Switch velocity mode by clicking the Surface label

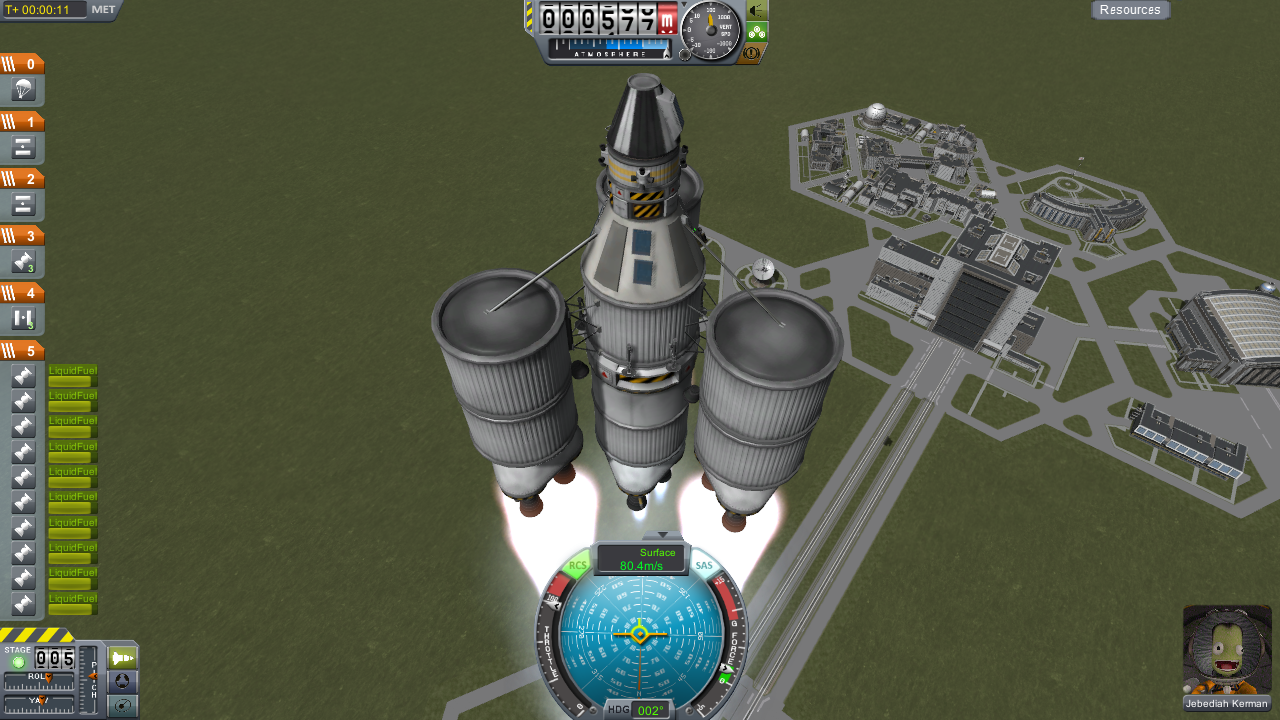[x=659, y=552]
